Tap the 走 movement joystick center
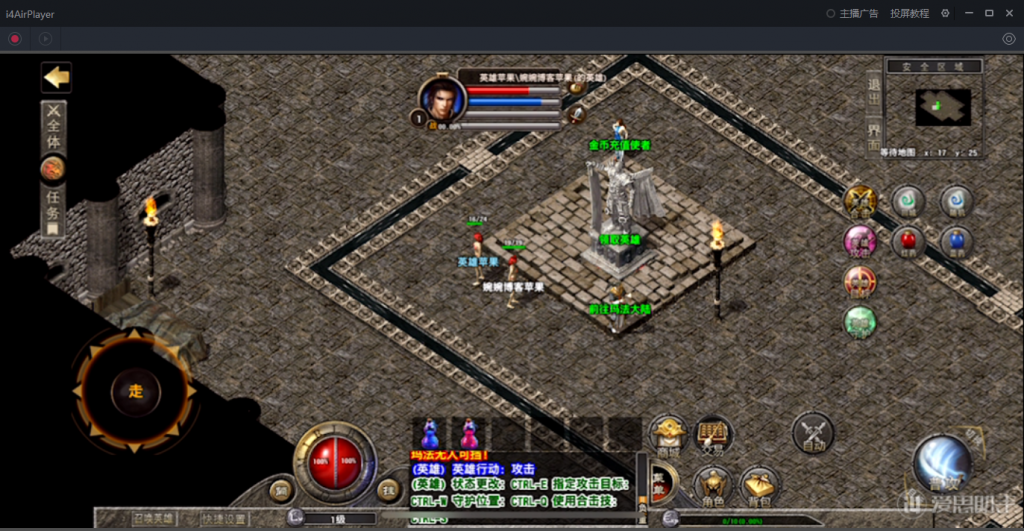This screenshot has width=1024, height=531. tap(135, 391)
